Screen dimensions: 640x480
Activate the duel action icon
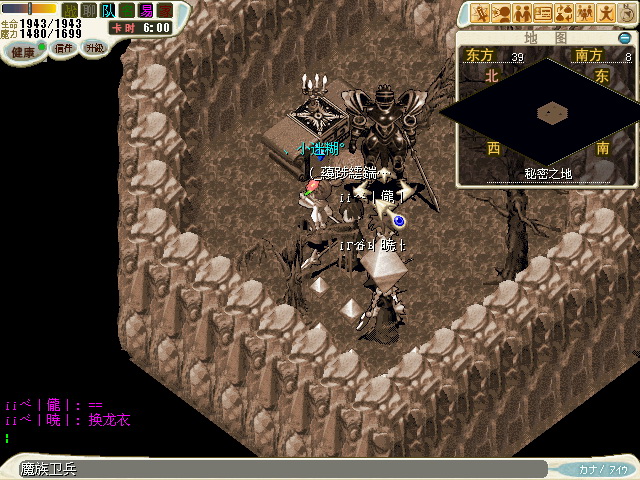480,13
